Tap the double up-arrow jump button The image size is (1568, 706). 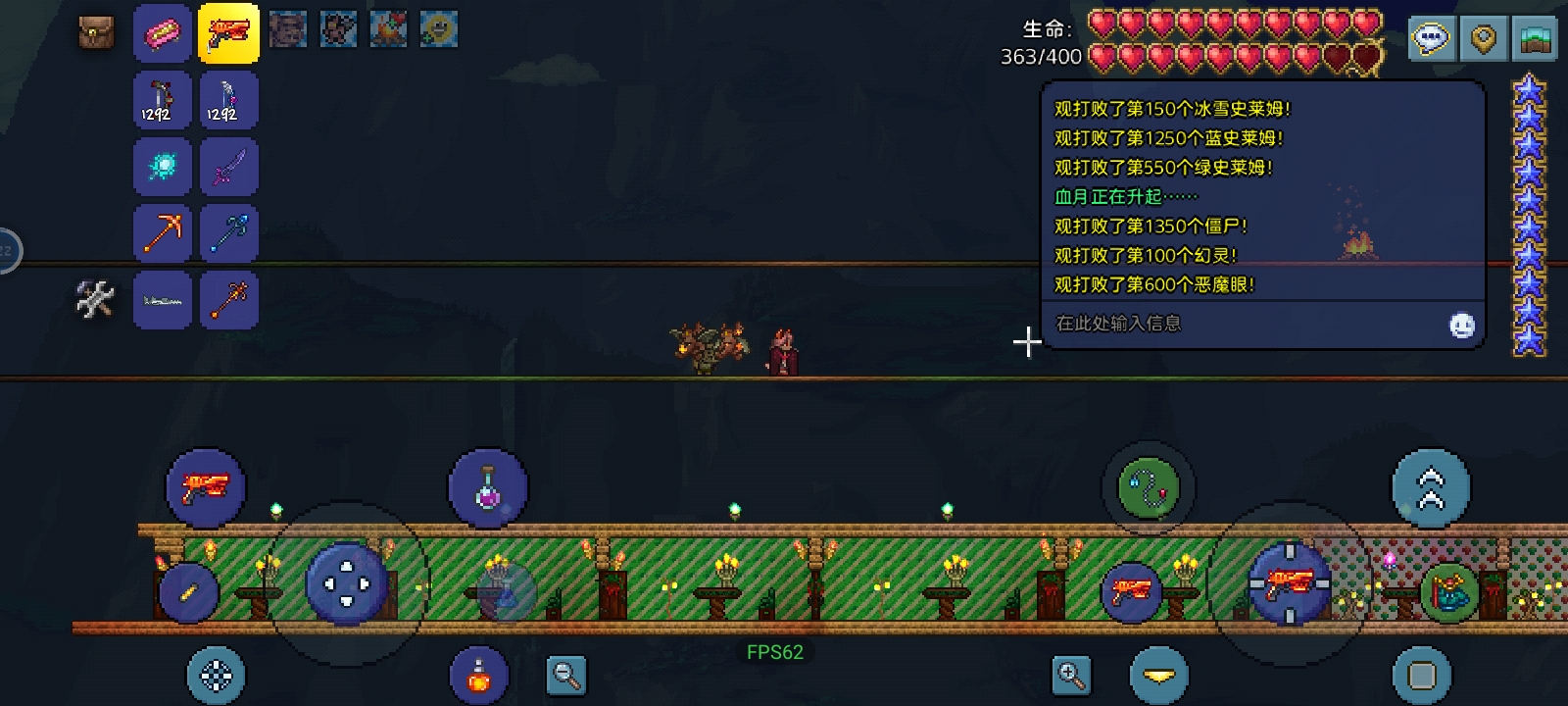coord(1431,488)
